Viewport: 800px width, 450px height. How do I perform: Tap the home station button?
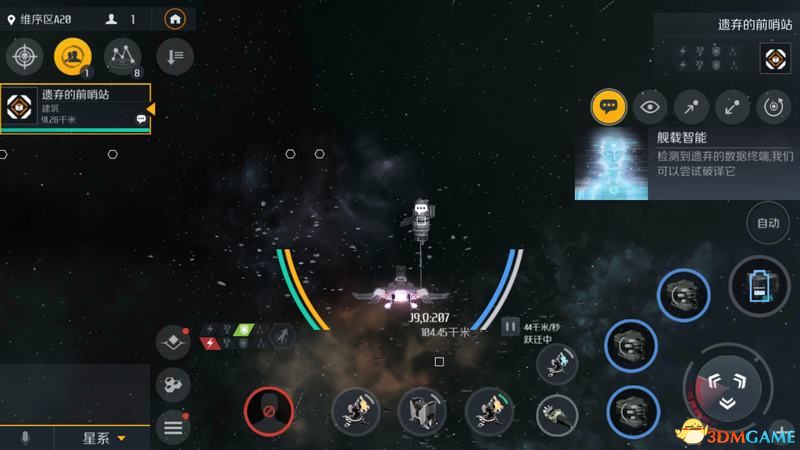(176, 19)
